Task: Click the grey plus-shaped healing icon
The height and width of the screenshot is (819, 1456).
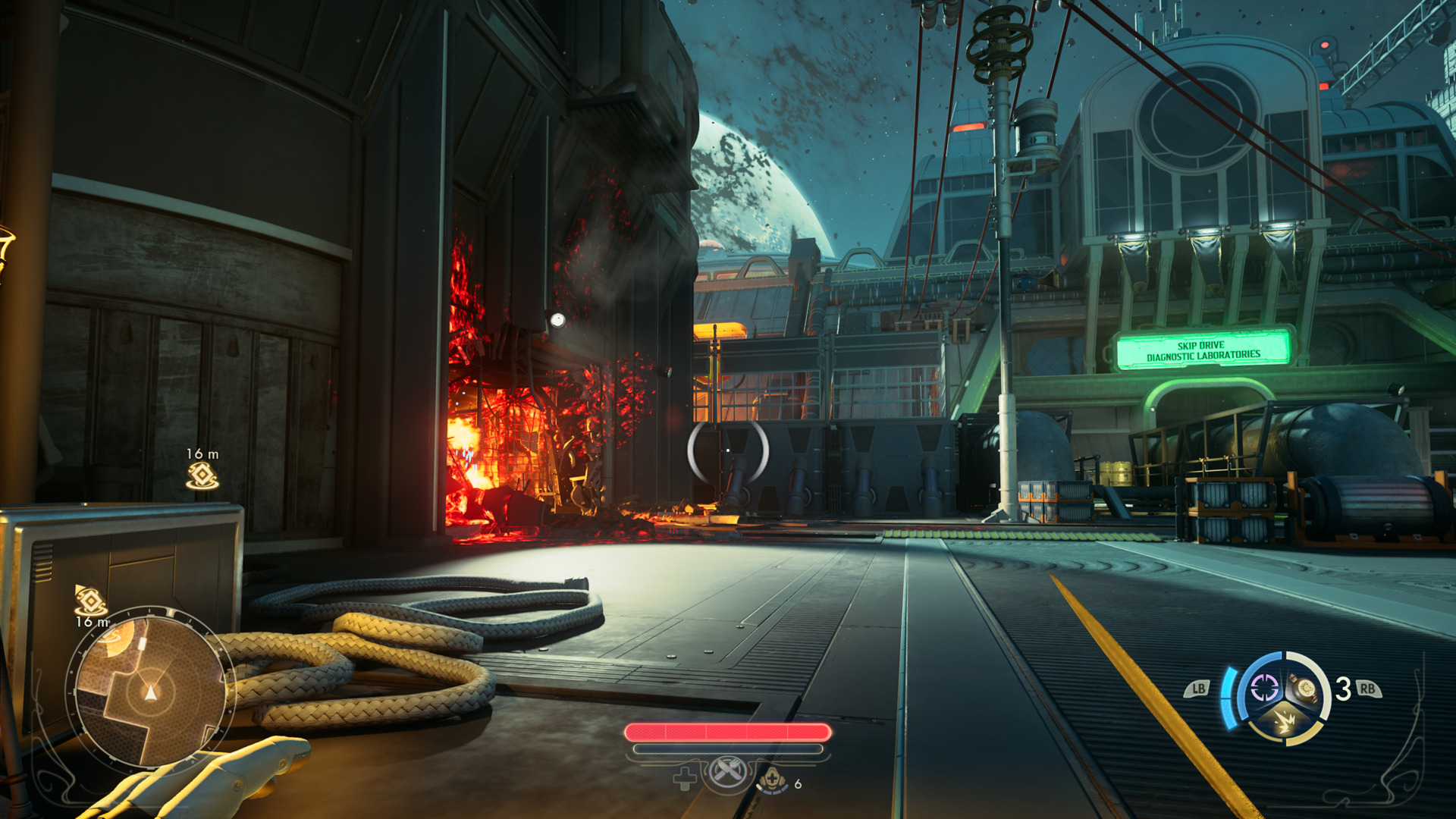Action: pyautogui.click(x=684, y=779)
